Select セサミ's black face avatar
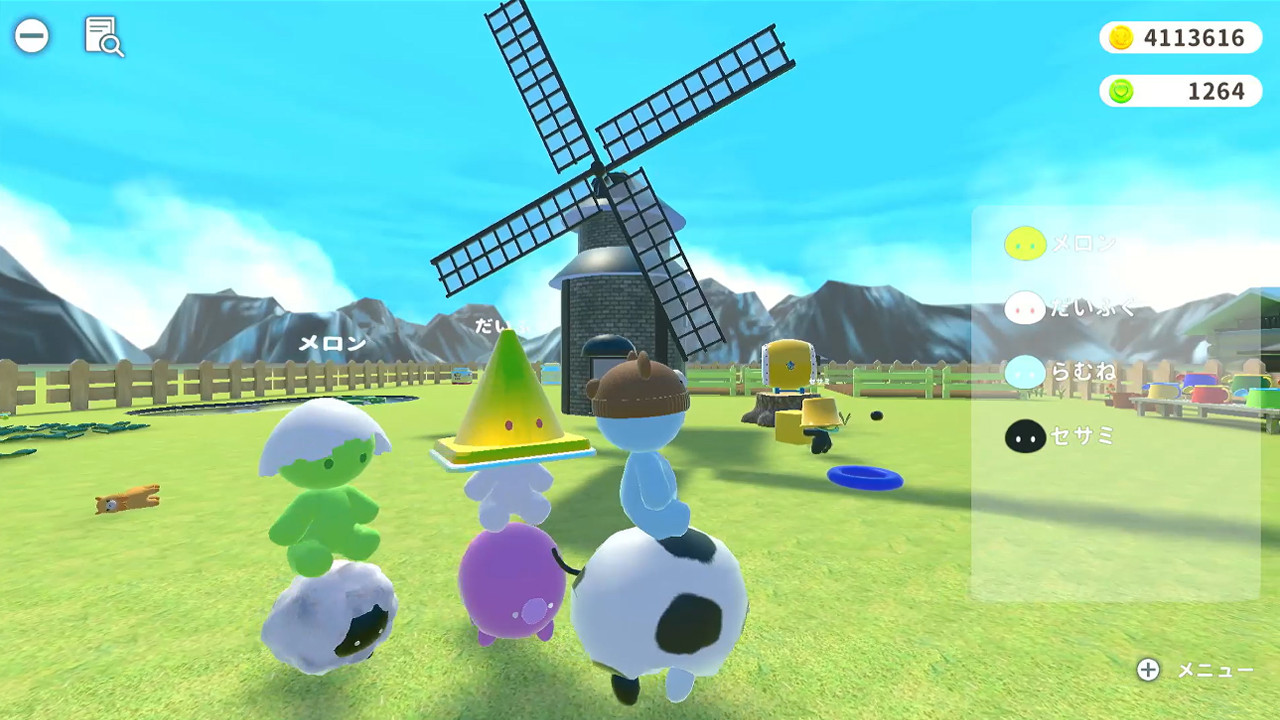 pos(1025,436)
